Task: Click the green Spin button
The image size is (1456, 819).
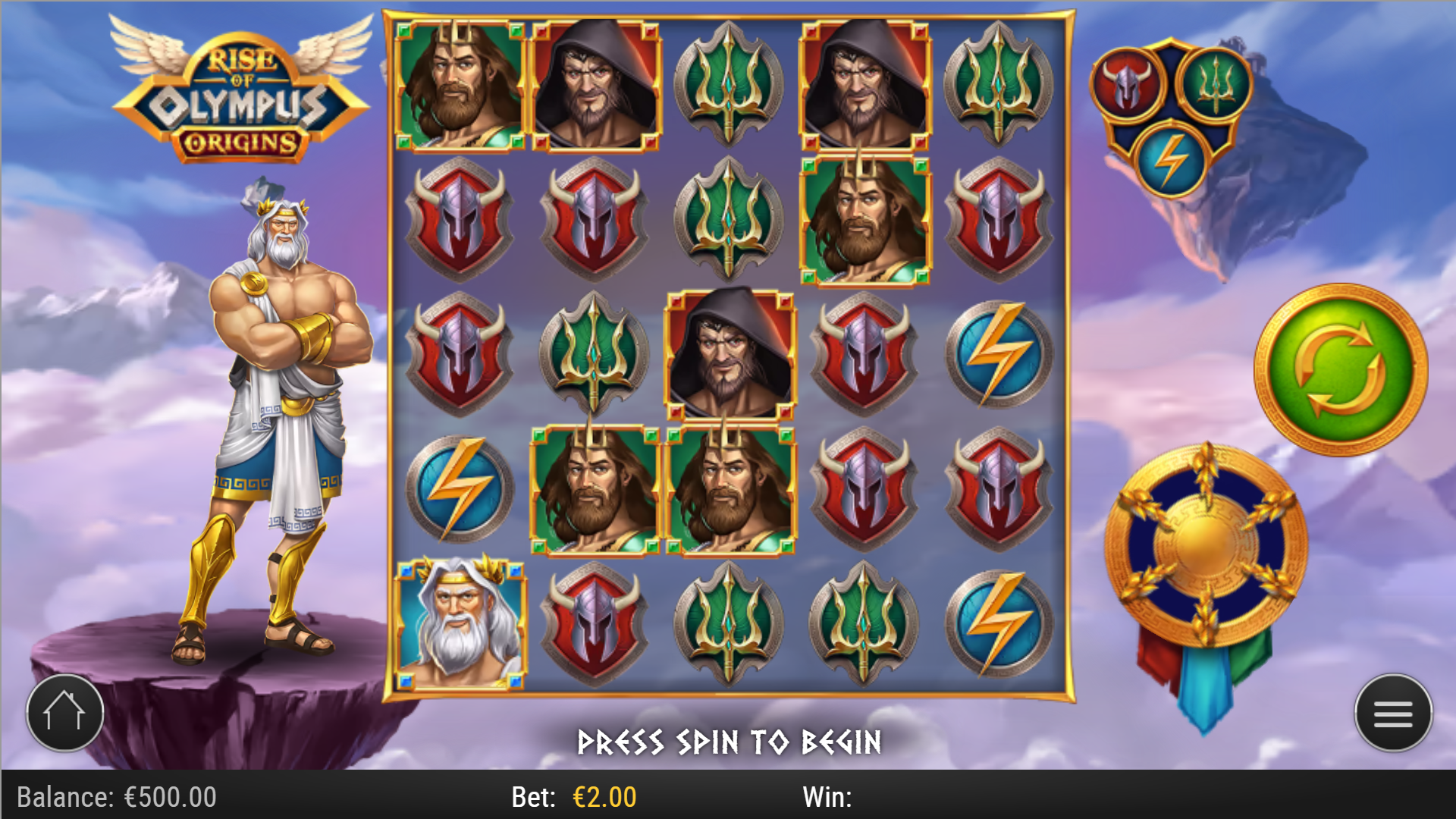Action: pyautogui.click(x=1343, y=367)
